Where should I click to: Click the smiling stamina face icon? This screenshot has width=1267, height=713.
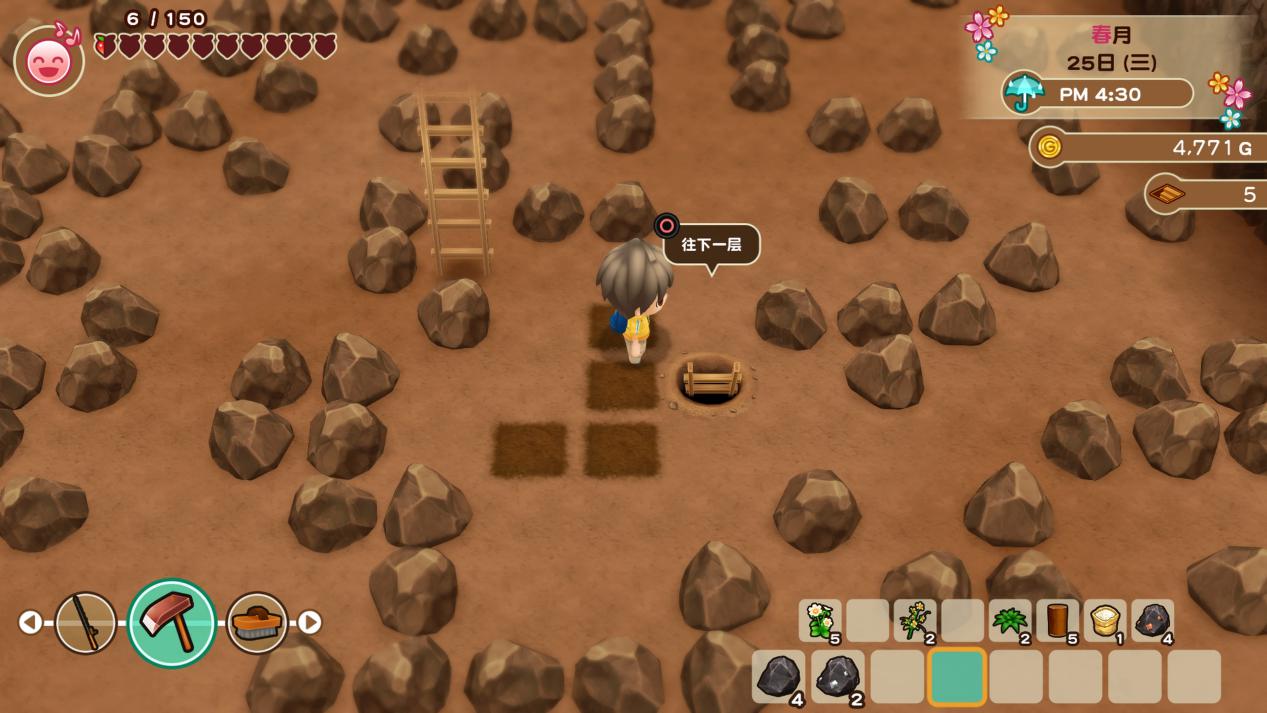(x=48, y=62)
